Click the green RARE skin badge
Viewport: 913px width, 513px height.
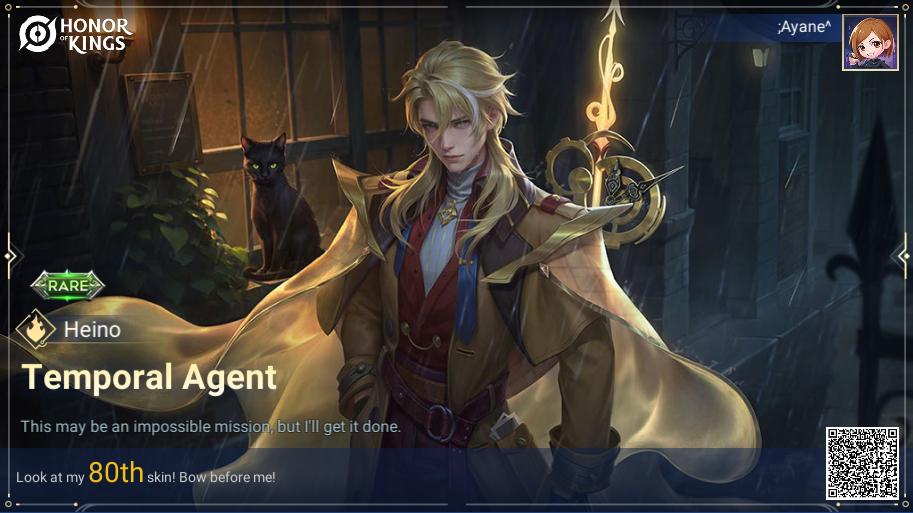click(68, 285)
